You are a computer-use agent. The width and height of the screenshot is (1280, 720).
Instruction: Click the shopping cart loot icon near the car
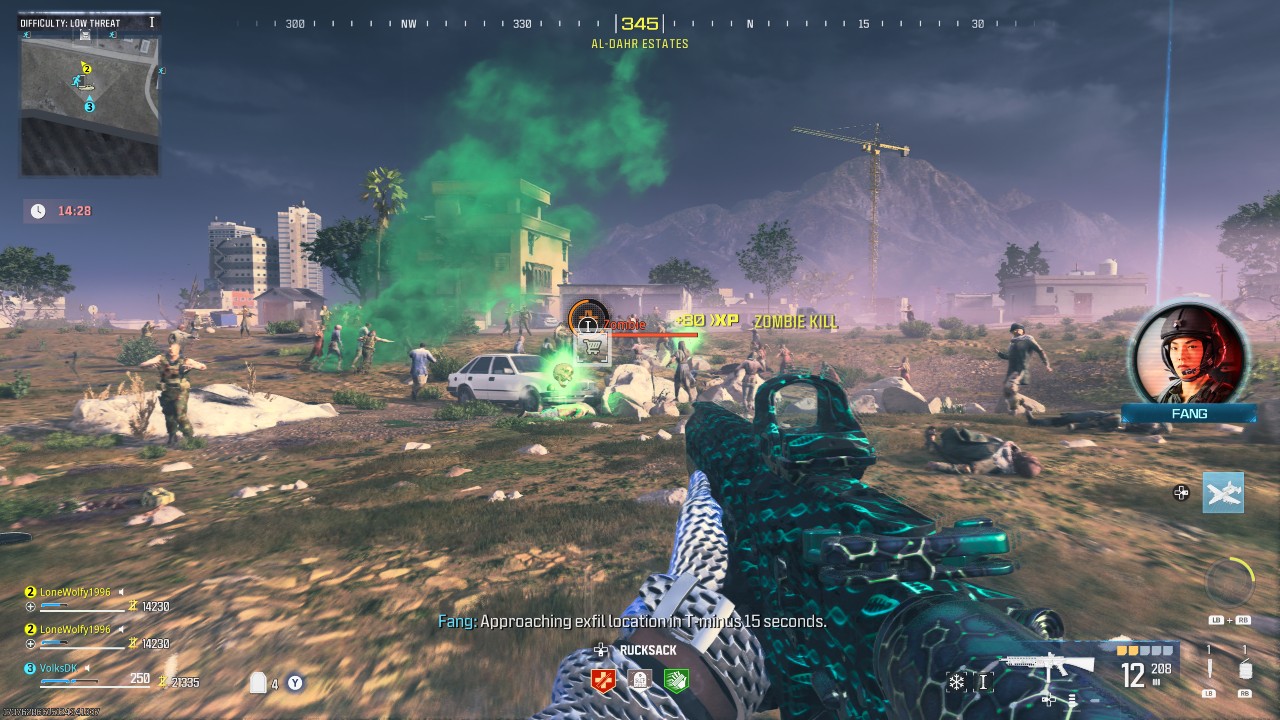[x=593, y=344]
